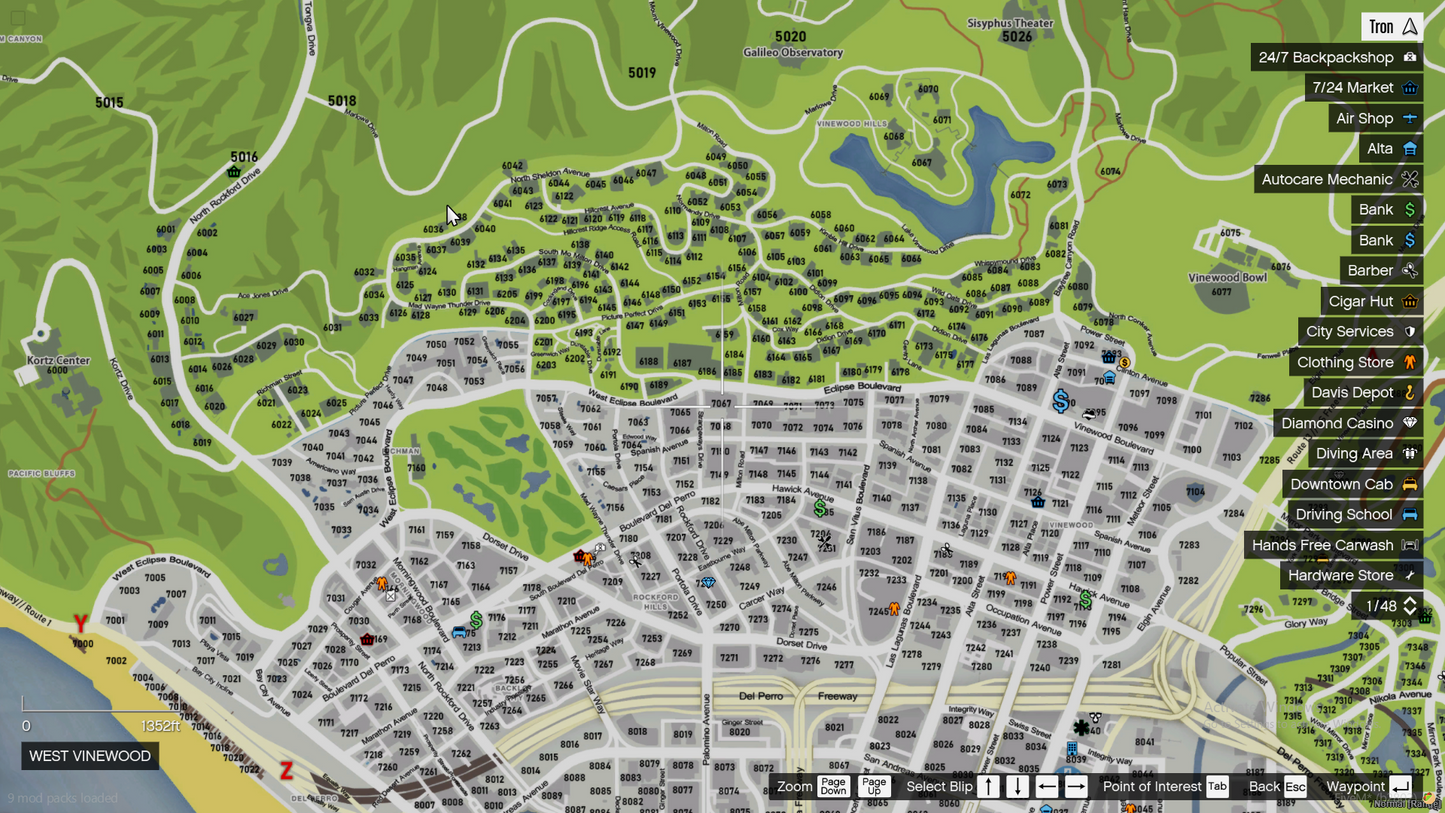Select the Tron legend entry
Screen dimensions: 1445x813
(1392, 27)
